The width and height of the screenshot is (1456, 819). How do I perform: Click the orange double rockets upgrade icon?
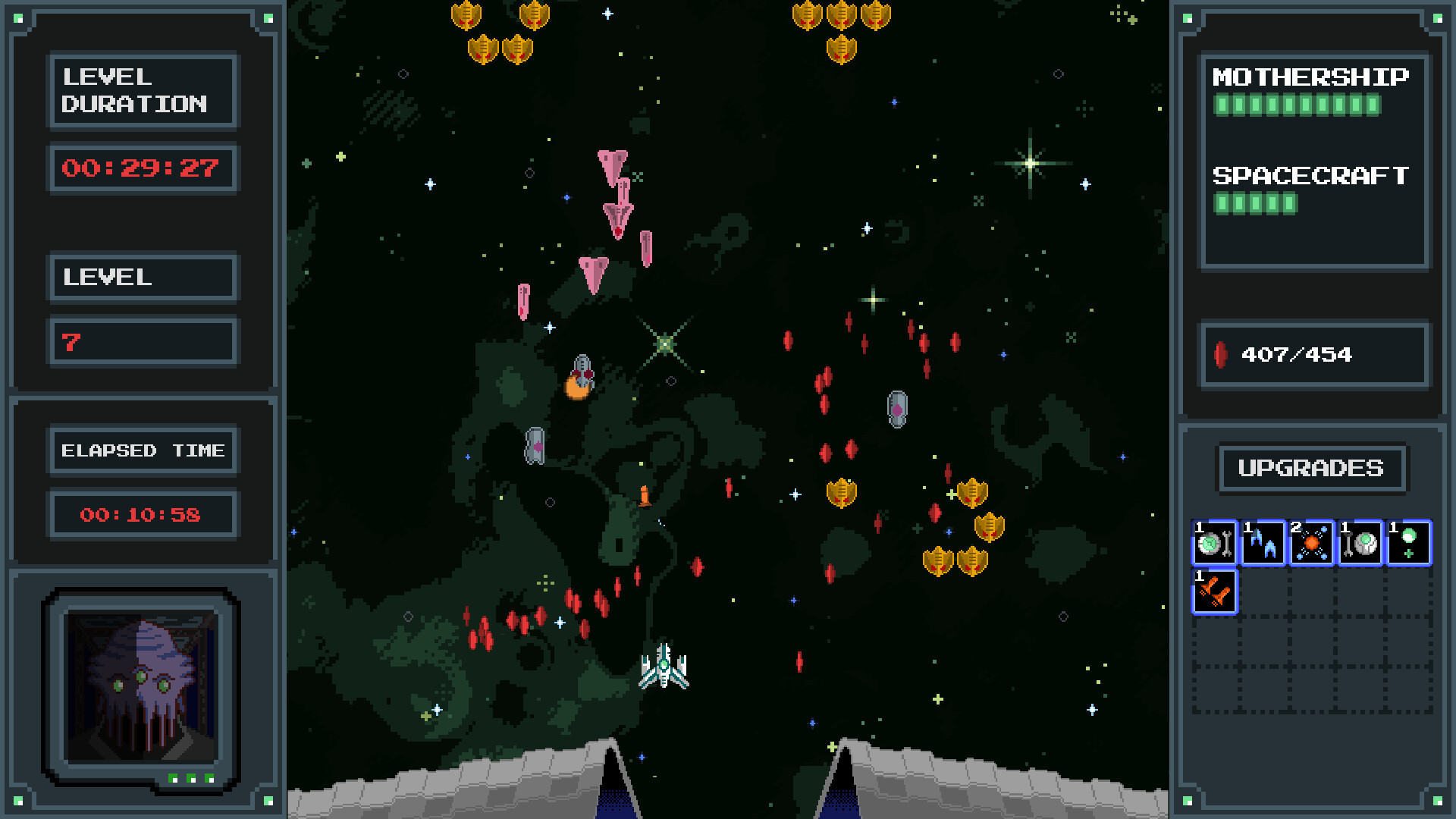coord(1214,590)
